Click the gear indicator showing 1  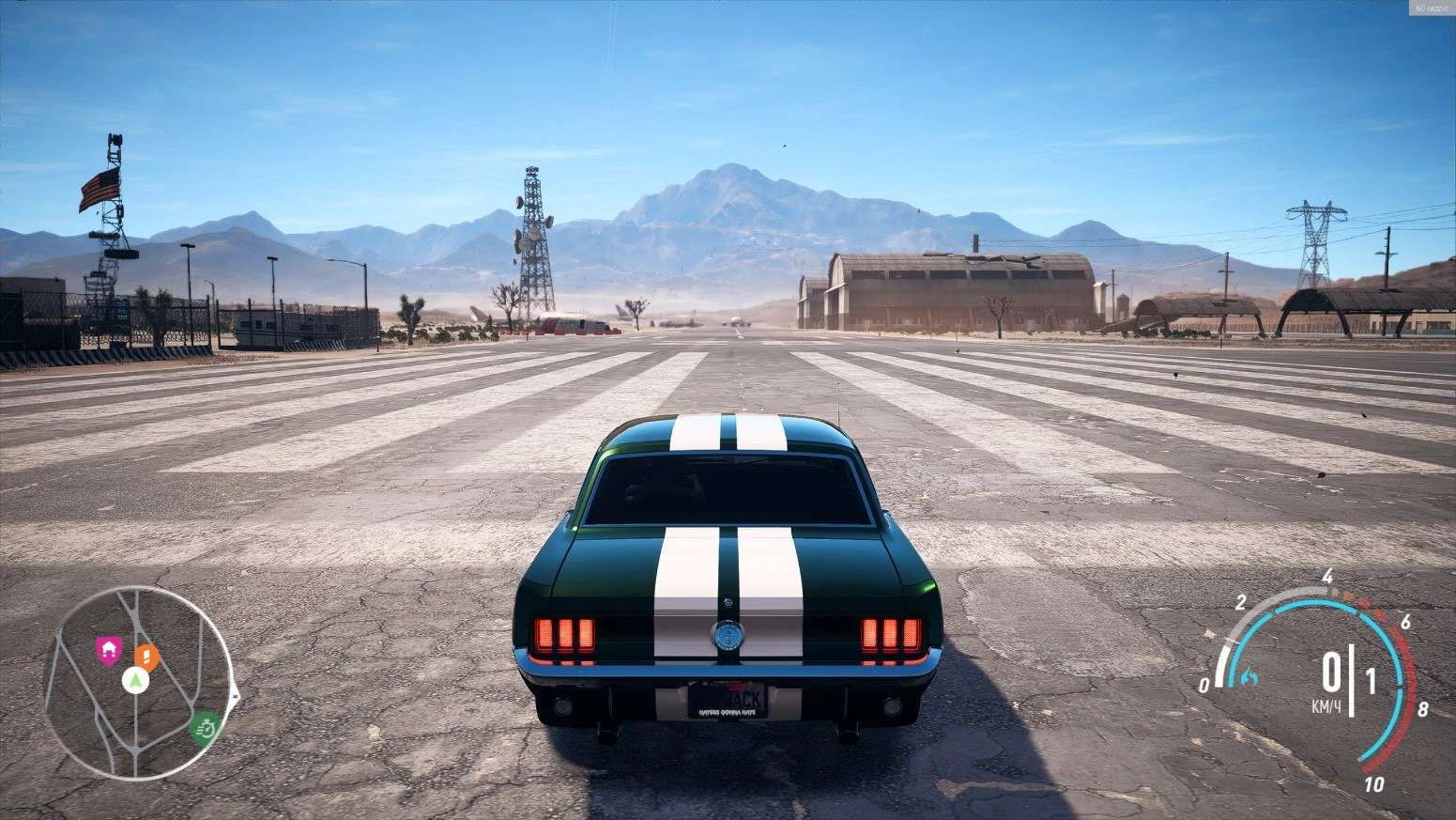(1371, 677)
